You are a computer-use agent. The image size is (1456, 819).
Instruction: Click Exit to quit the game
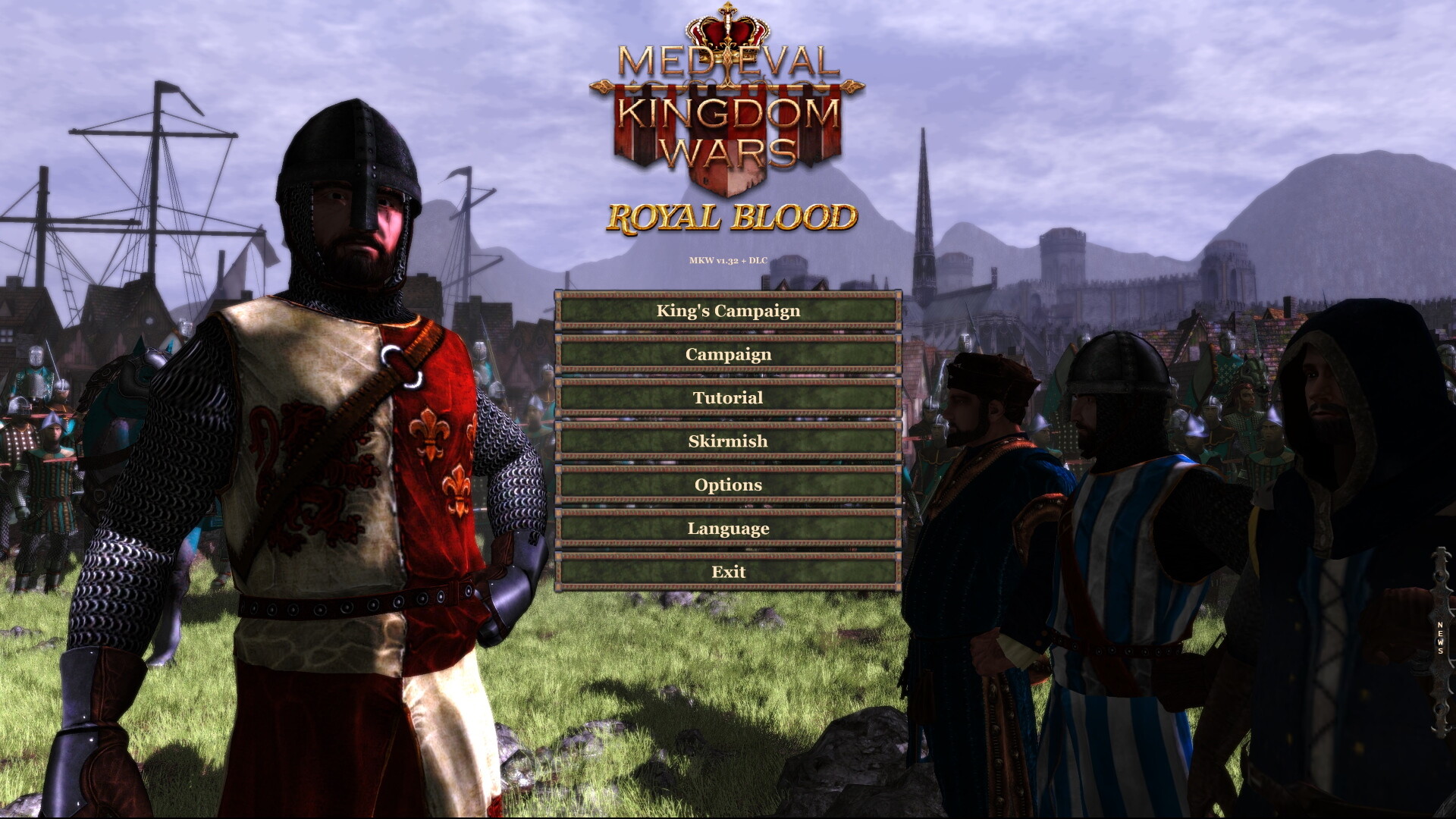tap(728, 571)
